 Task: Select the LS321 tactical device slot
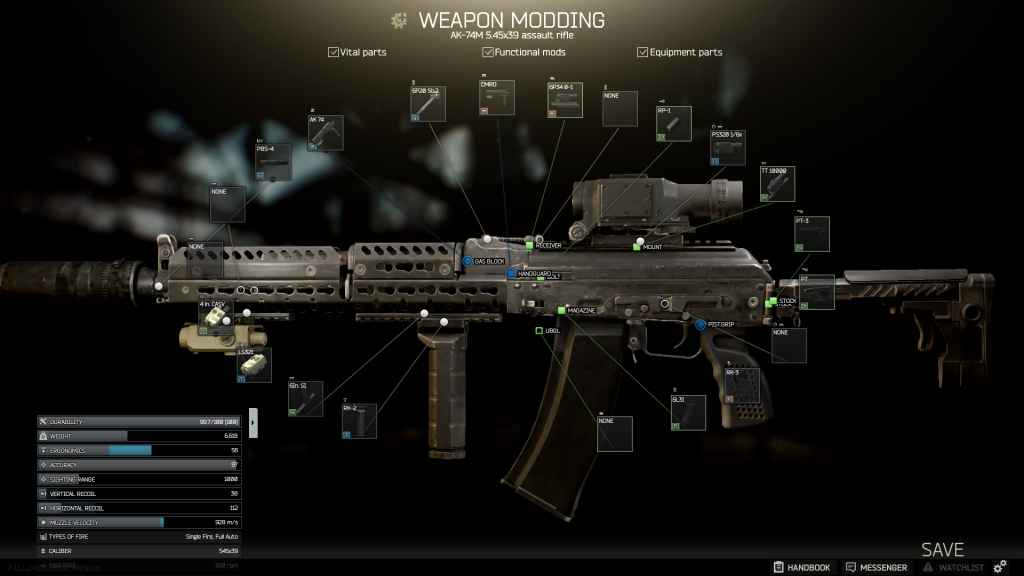click(x=254, y=365)
